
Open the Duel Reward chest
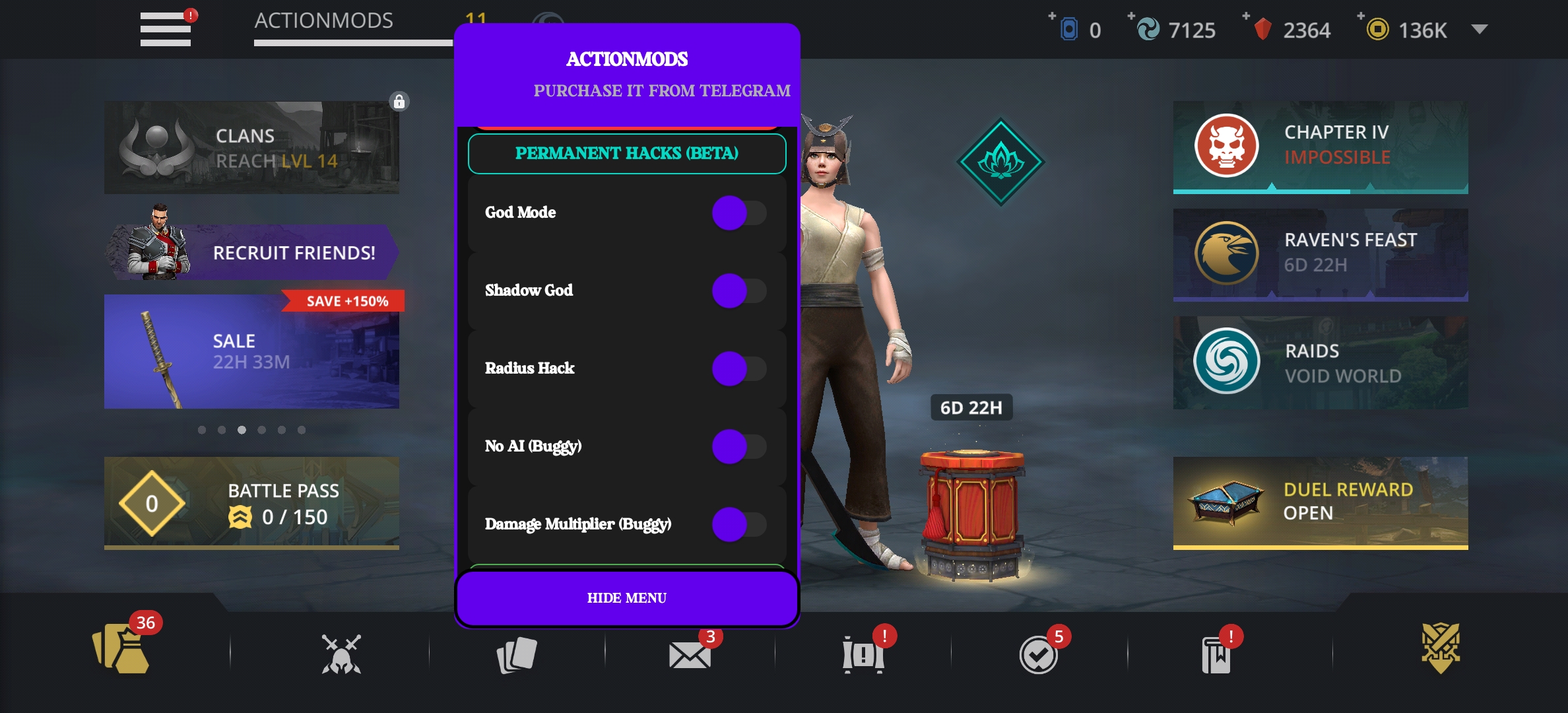[1320, 502]
